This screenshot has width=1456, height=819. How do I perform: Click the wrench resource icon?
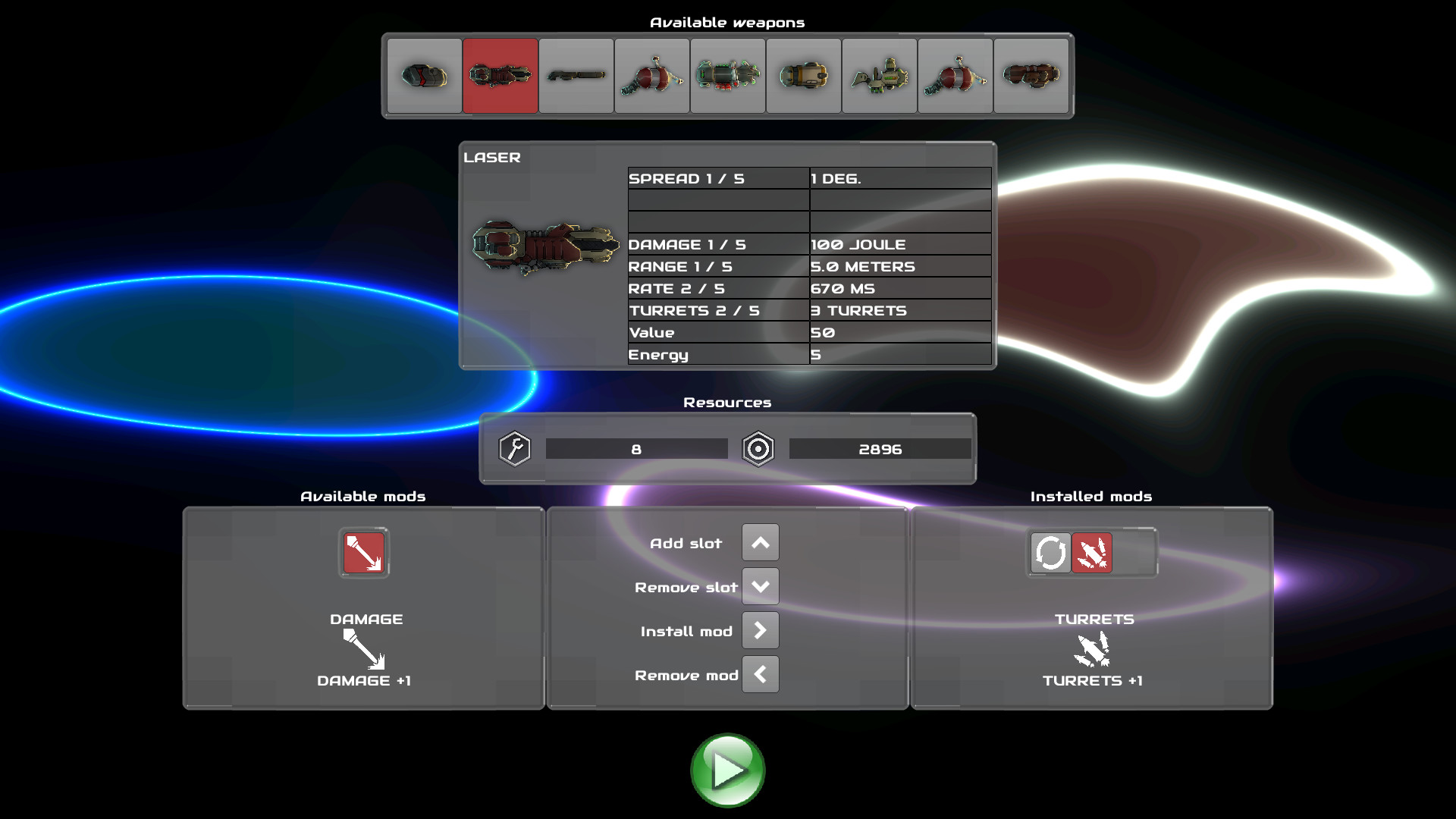[514, 448]
